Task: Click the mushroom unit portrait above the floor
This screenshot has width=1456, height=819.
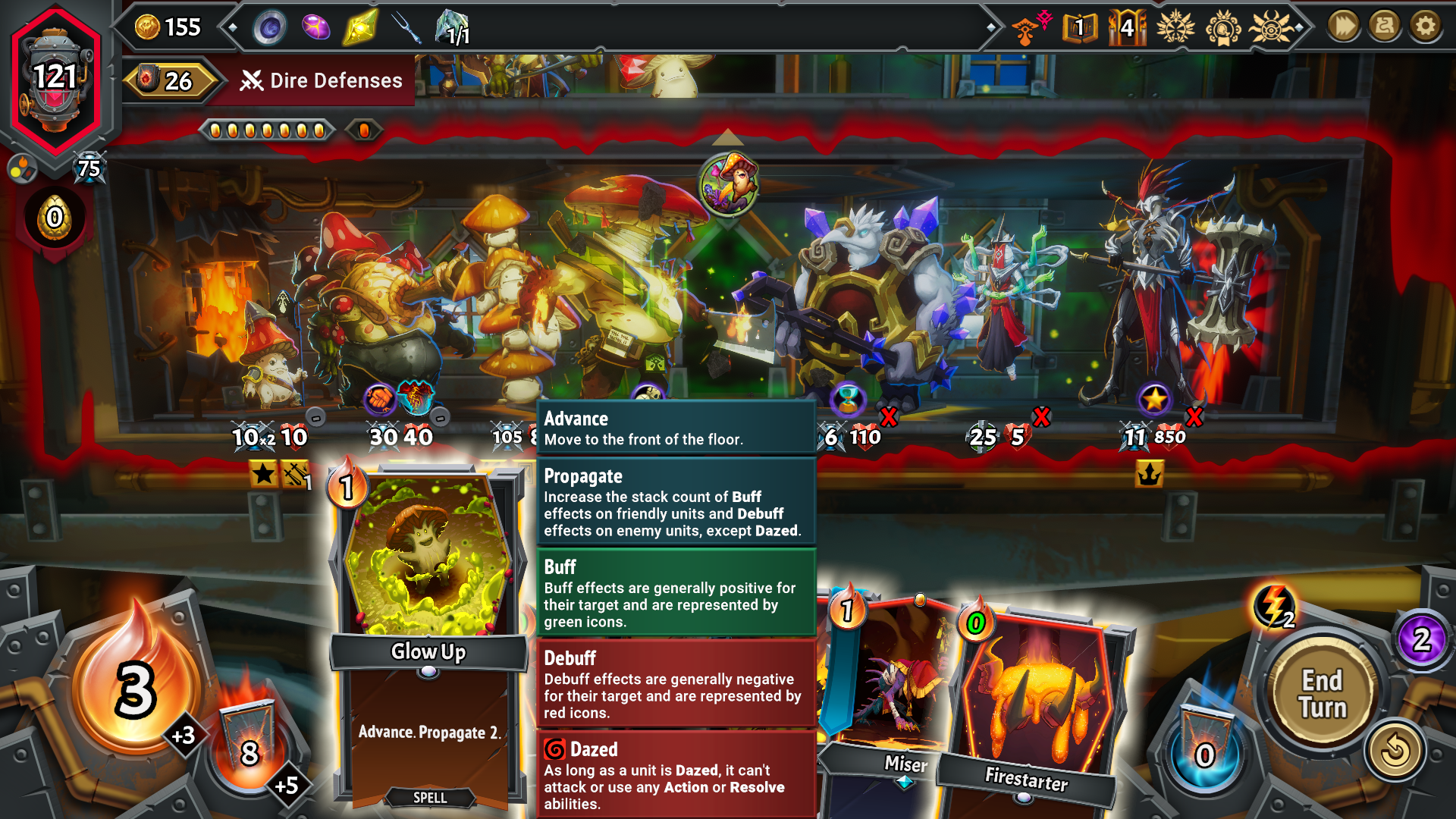Action: (729, 184)
